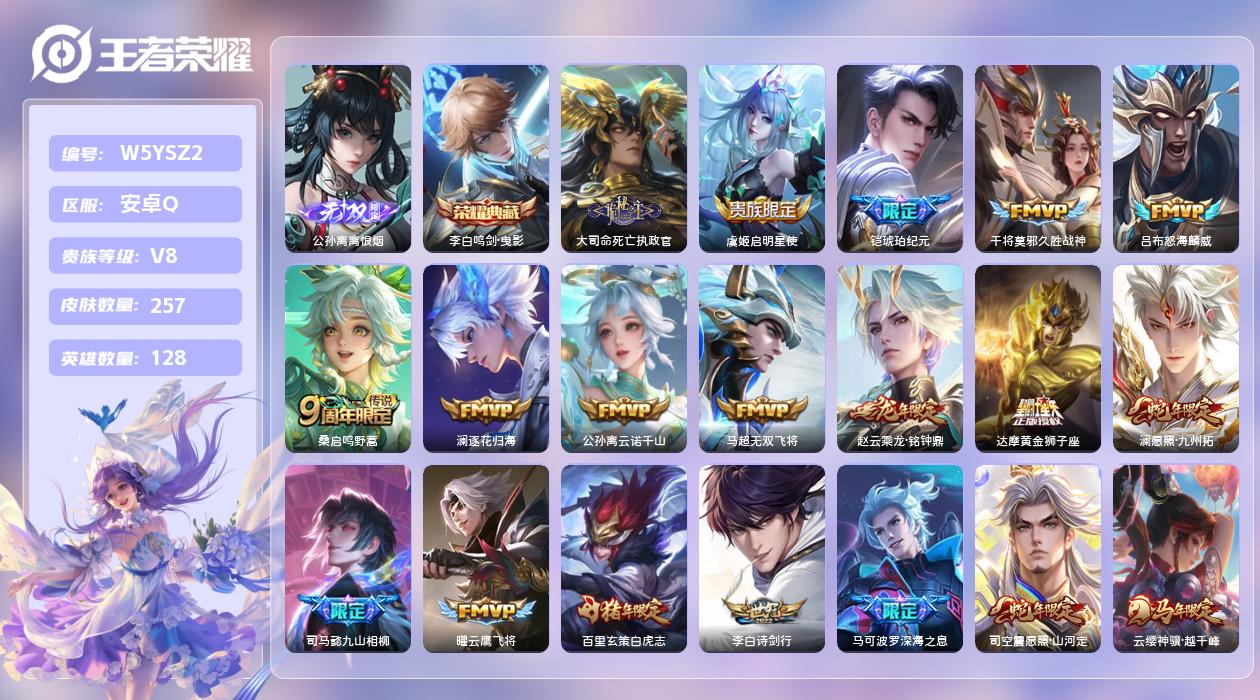Open the 李白诗剑行 skin card

click(x=762, y=558)
